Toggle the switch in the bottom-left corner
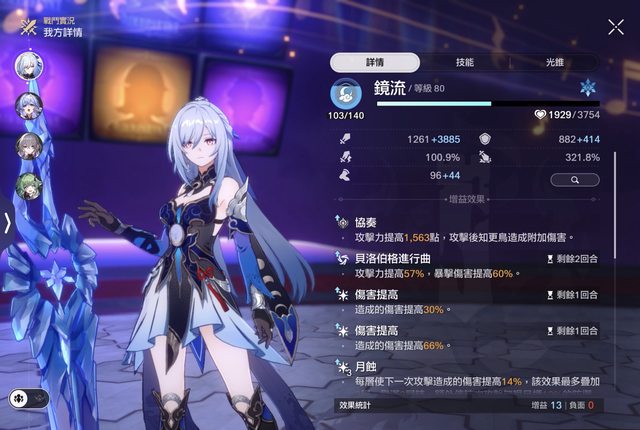 click(28, 398)
